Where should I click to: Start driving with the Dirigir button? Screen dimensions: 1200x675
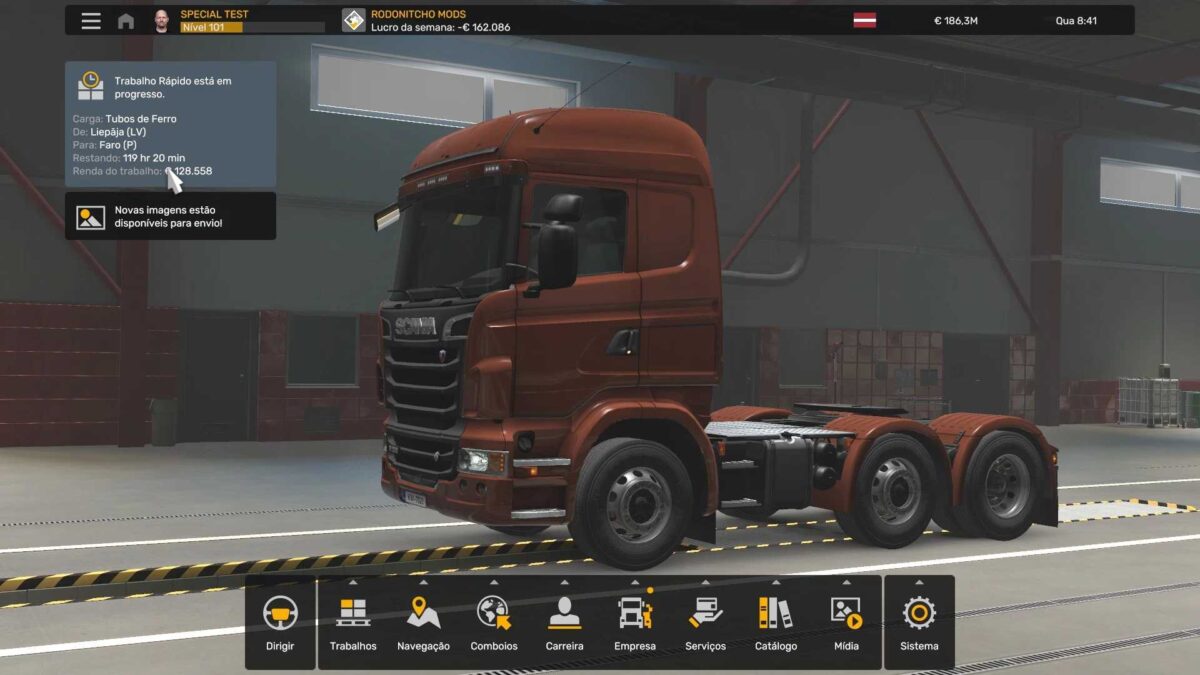coord(280,622)
